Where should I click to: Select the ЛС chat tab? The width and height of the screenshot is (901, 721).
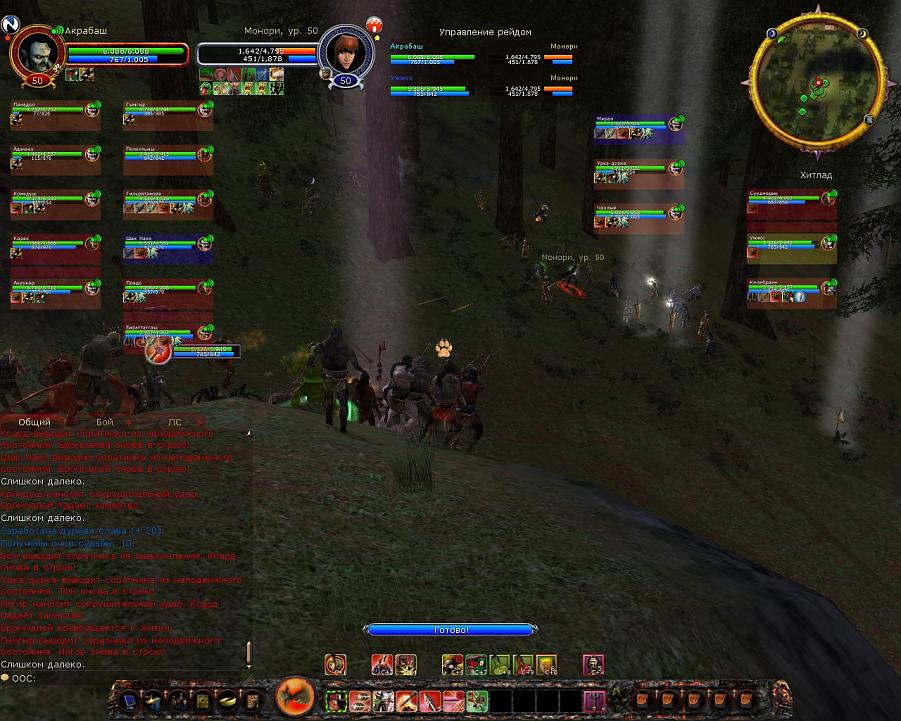[x=175, y=422]
